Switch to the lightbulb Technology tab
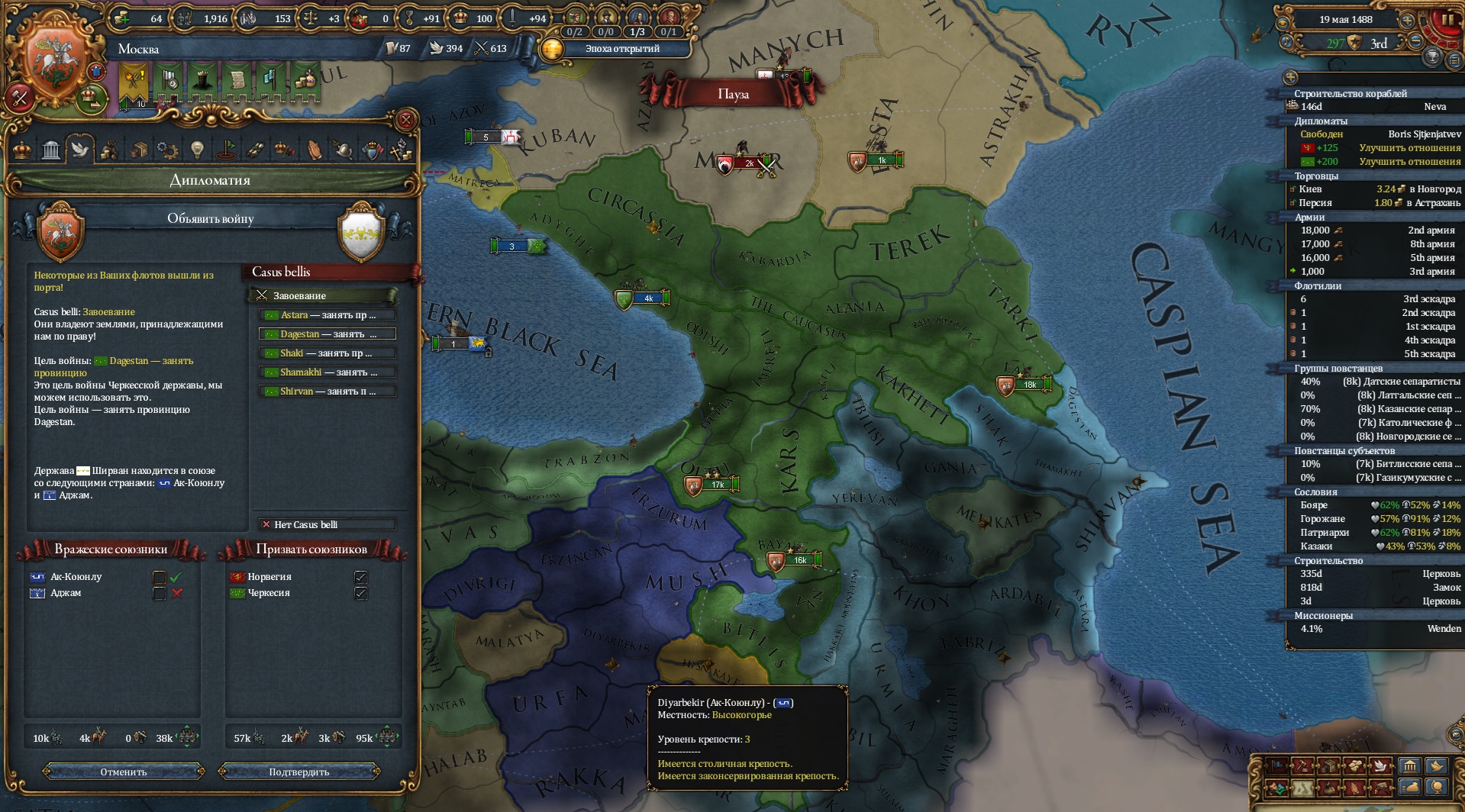This screenshot has height=812, width=1465. 197,150
